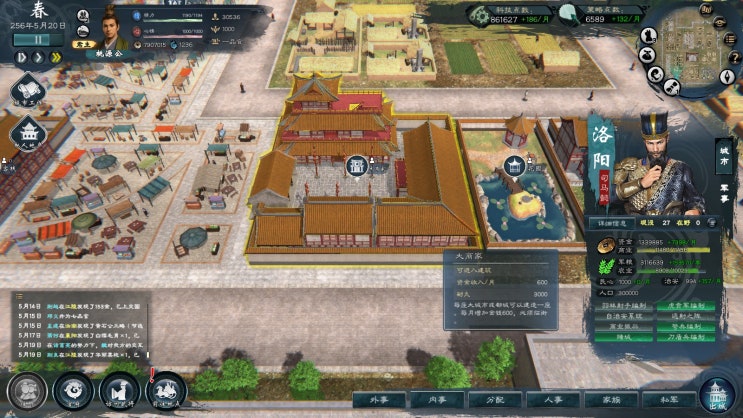Viewport: 743px width, 418px height.
Task: Click the building marker icon above the courtyard
Action: pyautogui.click(x=357, y=164)
